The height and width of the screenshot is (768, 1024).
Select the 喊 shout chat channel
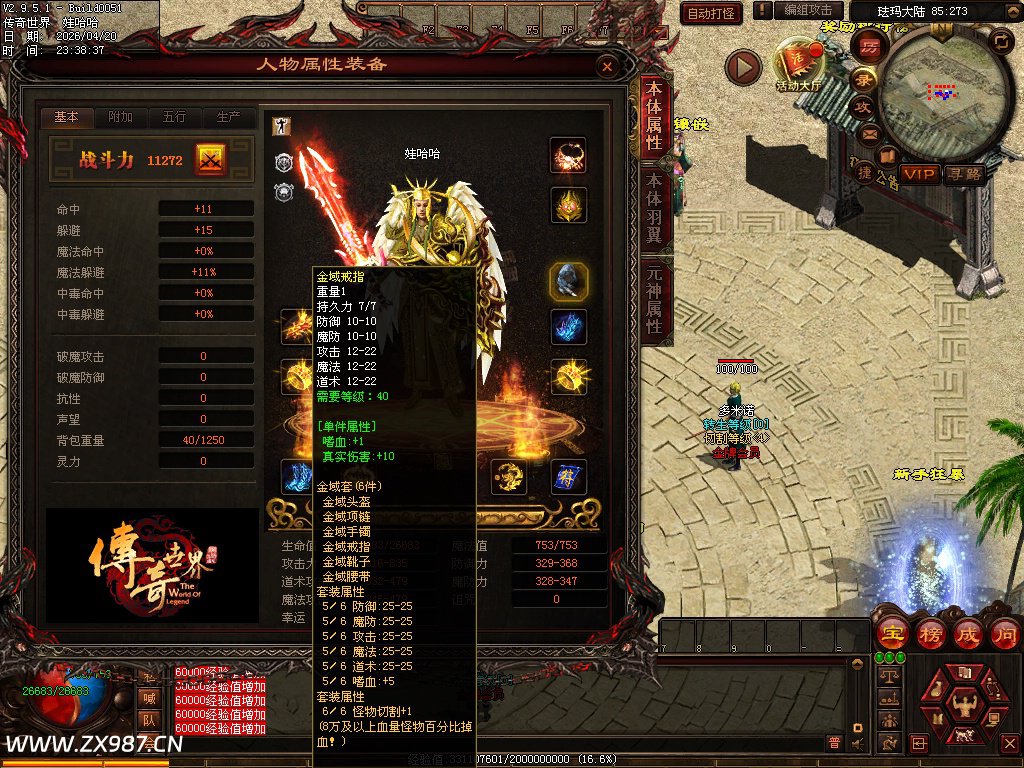[148, 698]
